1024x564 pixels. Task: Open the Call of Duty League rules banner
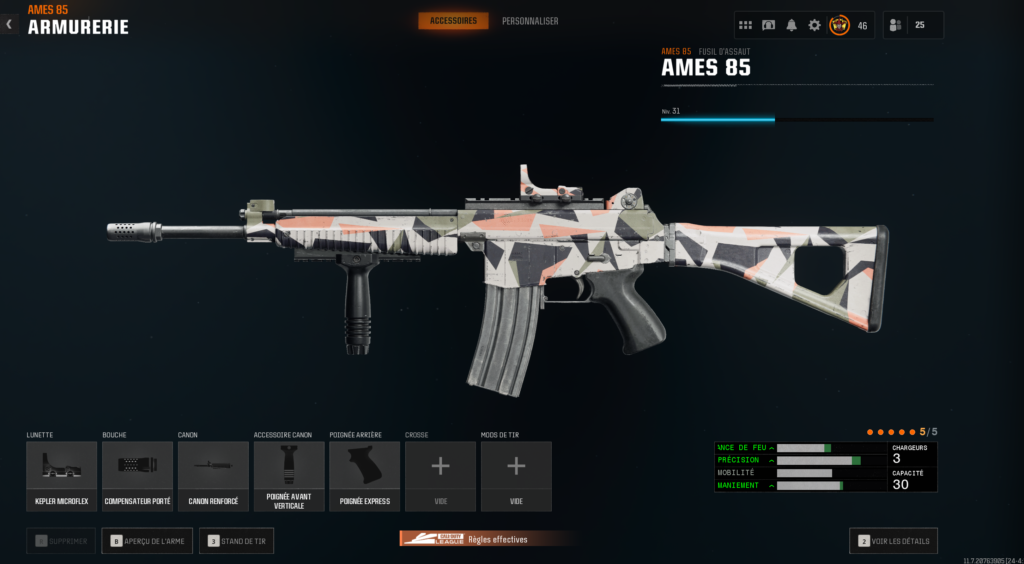[487, 539]
